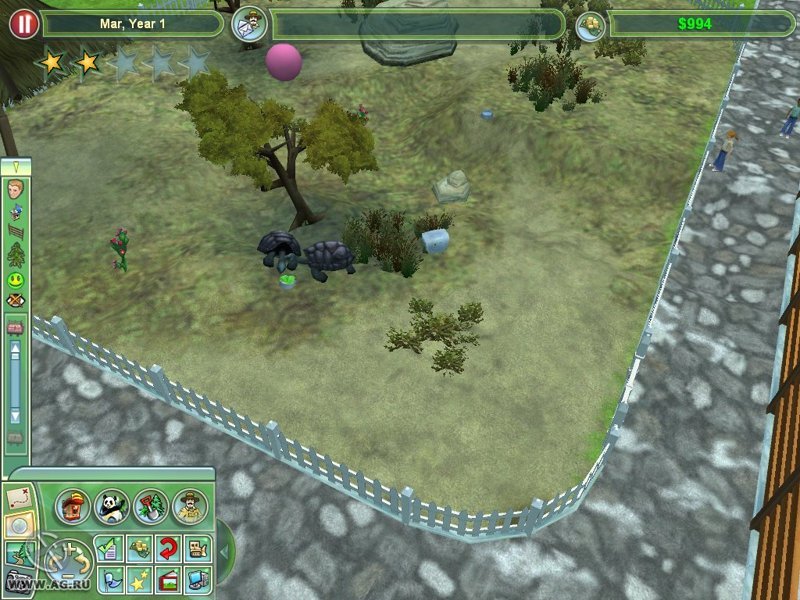Open the computer options menu

(197, 578)
